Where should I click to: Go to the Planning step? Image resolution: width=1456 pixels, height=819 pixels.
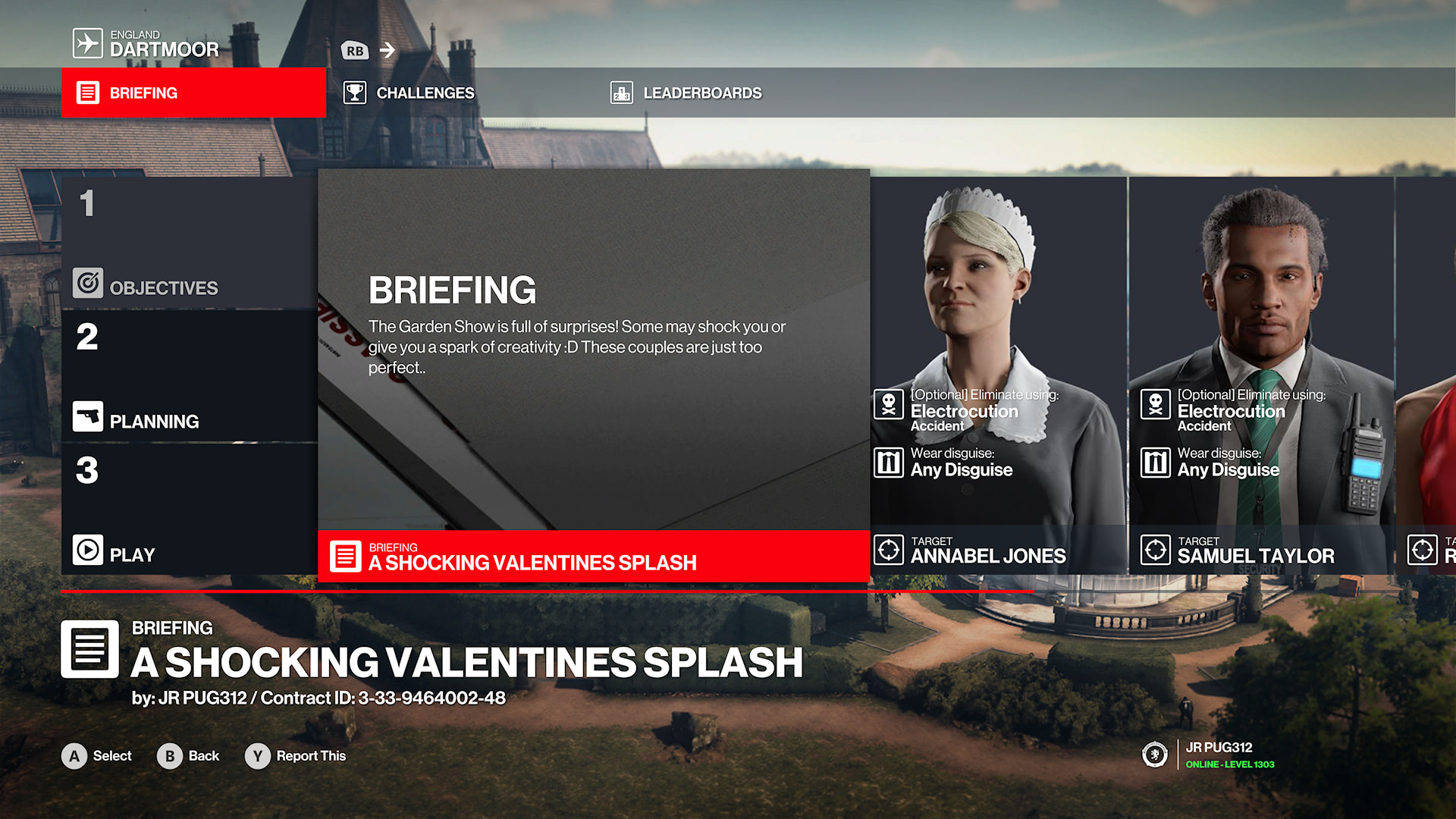[x=189, y=376]
